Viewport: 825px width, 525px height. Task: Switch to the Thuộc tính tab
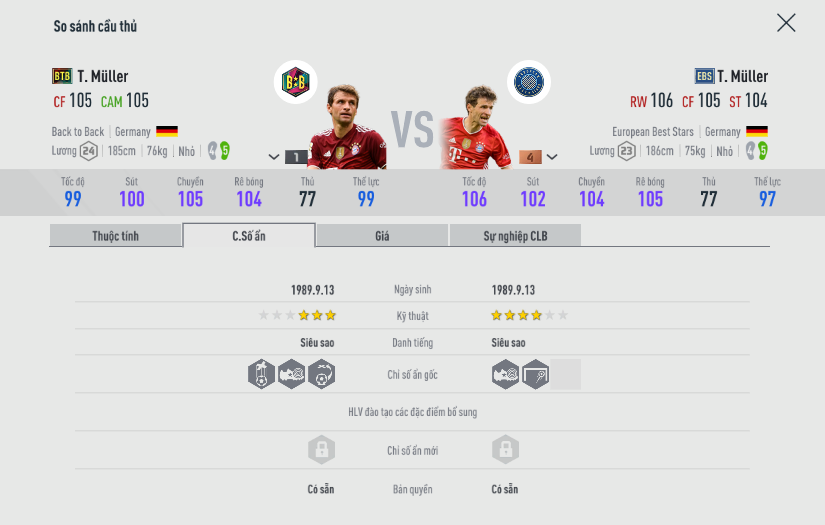point(116,236)
